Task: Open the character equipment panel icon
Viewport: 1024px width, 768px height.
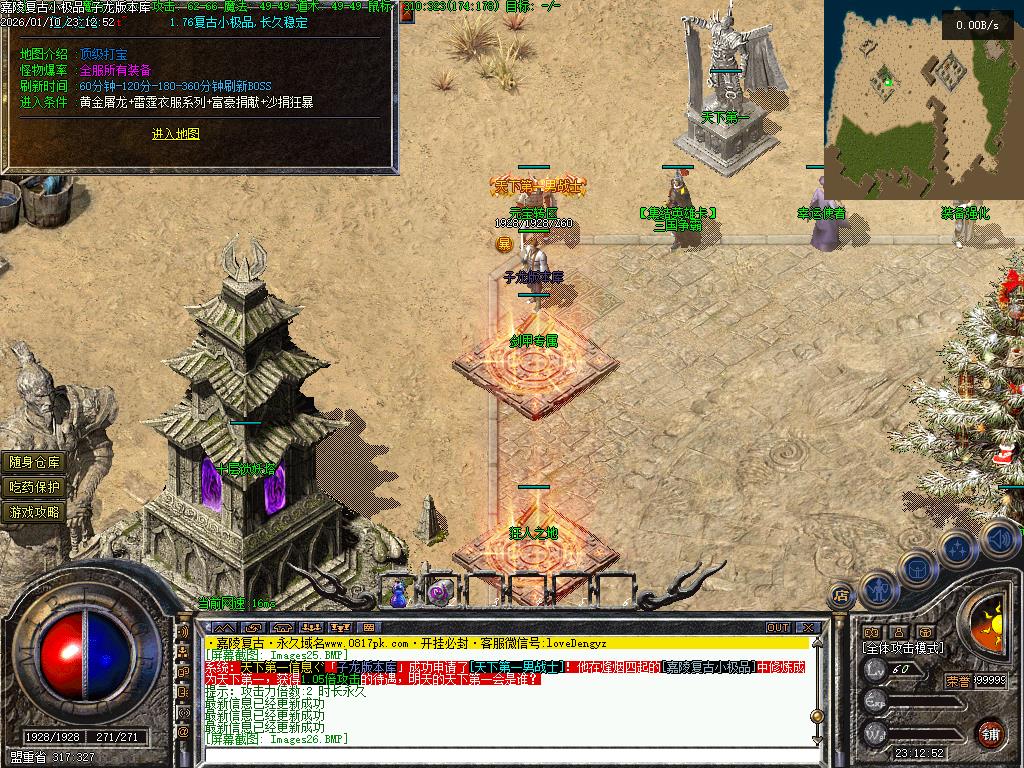Action: (x=877, y=588)
